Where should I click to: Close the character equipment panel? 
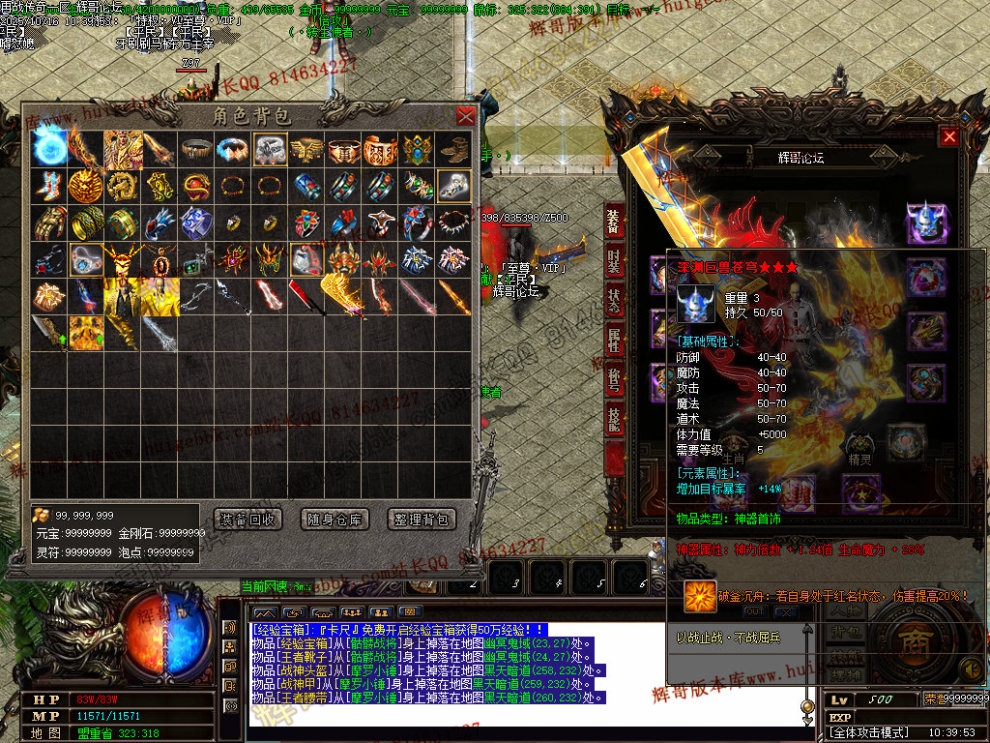pyautogui.click(x=949, y=137)
